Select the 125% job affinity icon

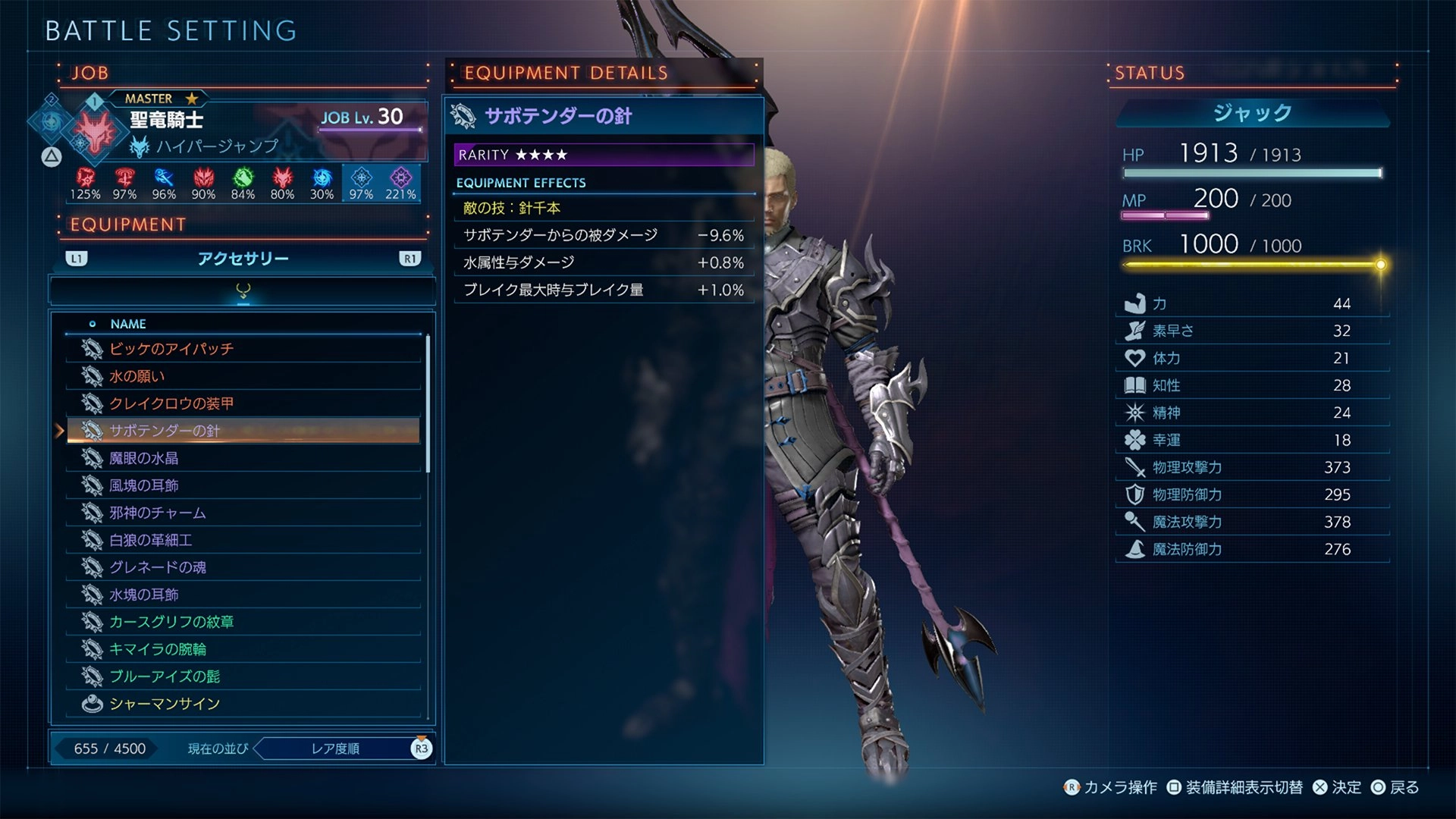click(85, 184)
